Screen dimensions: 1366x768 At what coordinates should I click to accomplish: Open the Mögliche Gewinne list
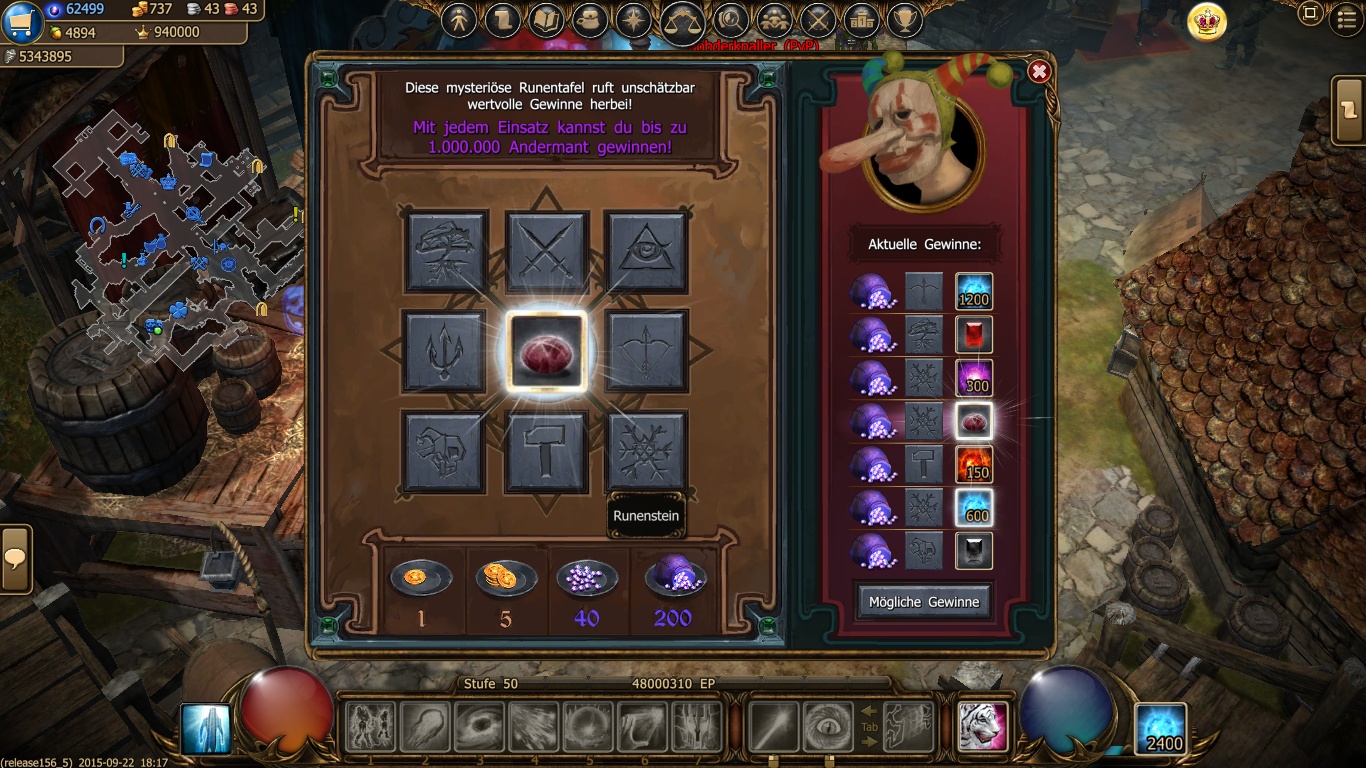coord(924,601)
